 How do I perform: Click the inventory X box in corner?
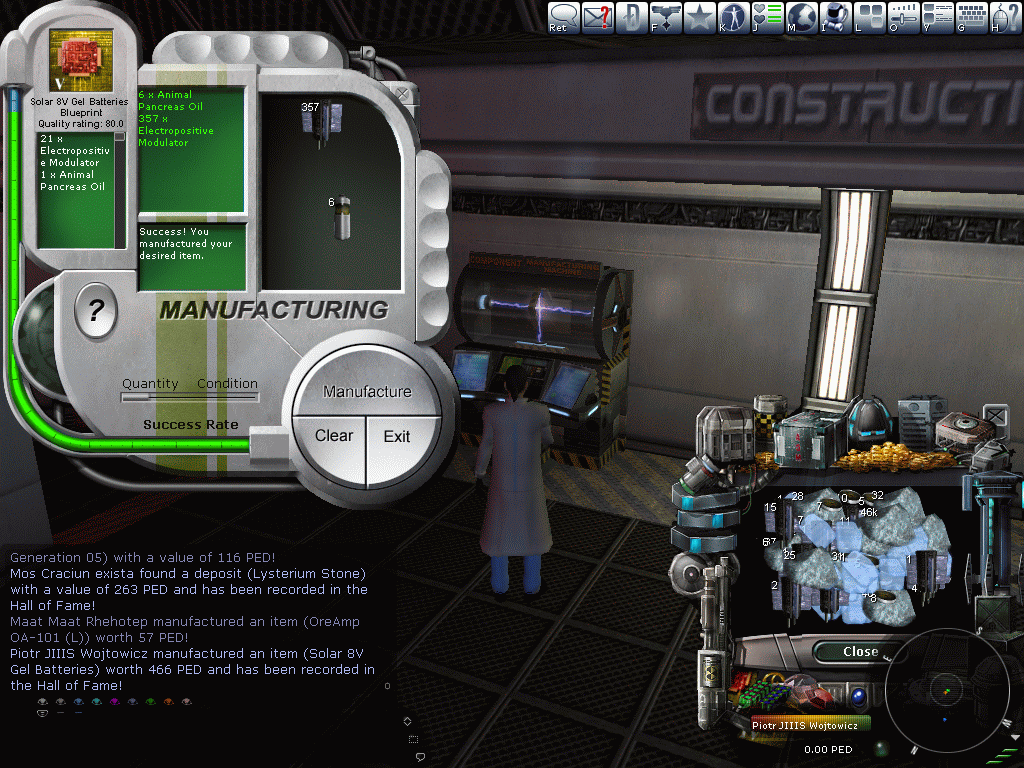click(x=995, y=414)
